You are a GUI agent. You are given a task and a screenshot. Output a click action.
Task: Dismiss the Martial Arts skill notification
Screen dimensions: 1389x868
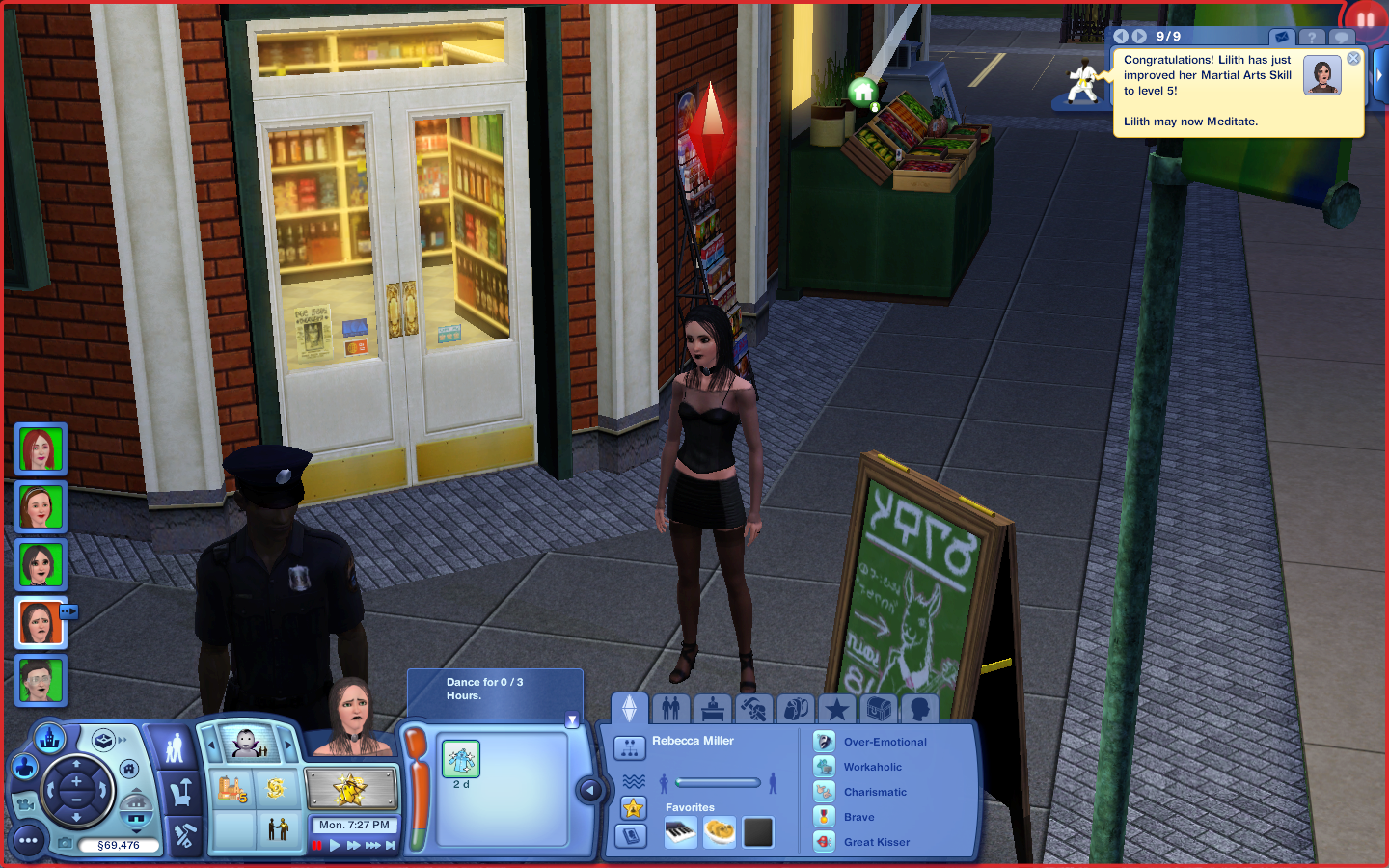[1353, 58]
